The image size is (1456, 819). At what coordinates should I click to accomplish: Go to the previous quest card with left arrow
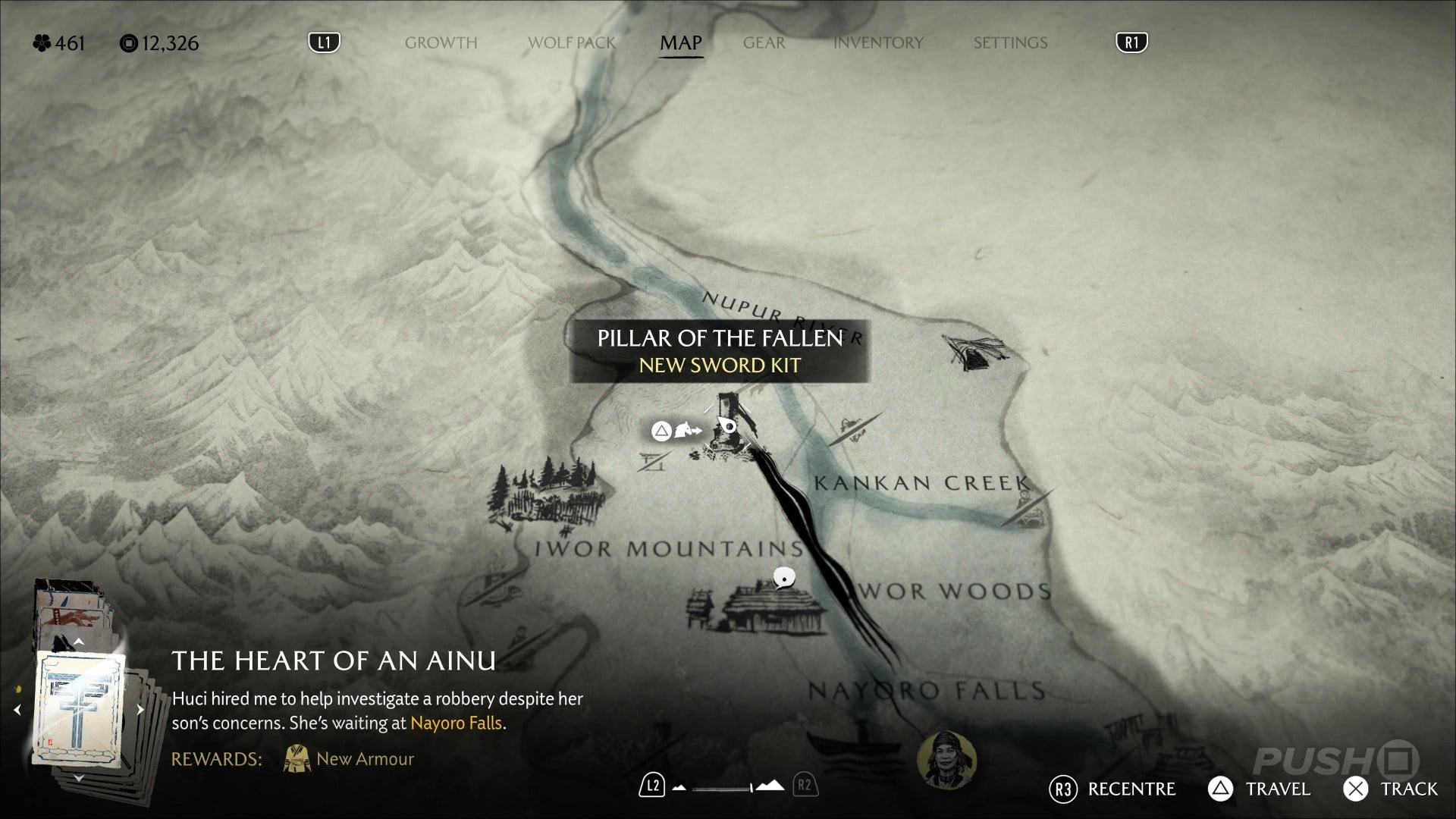(x=17, y=710)
